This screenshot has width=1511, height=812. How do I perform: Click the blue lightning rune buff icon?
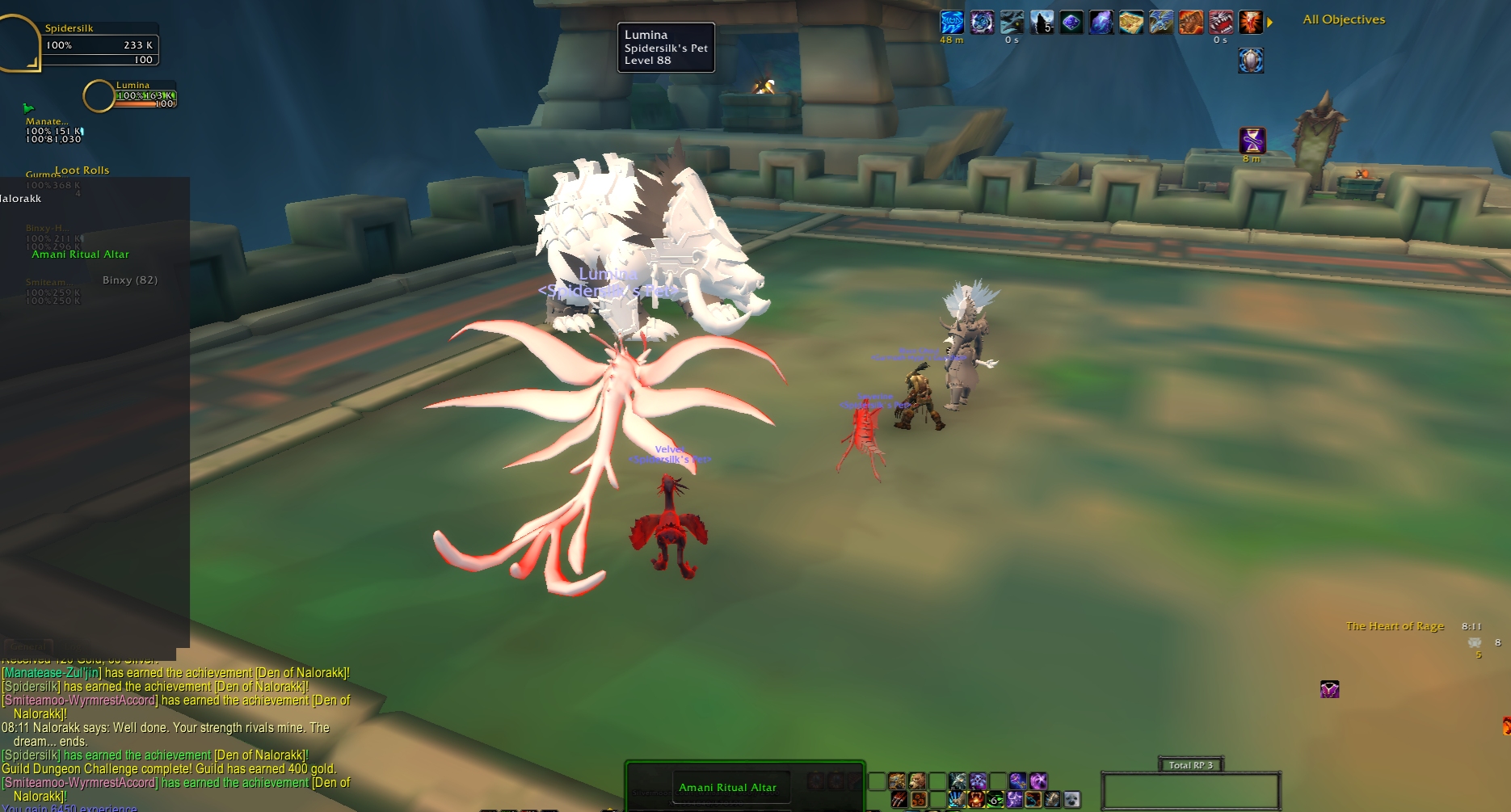[x=952, y=23]
